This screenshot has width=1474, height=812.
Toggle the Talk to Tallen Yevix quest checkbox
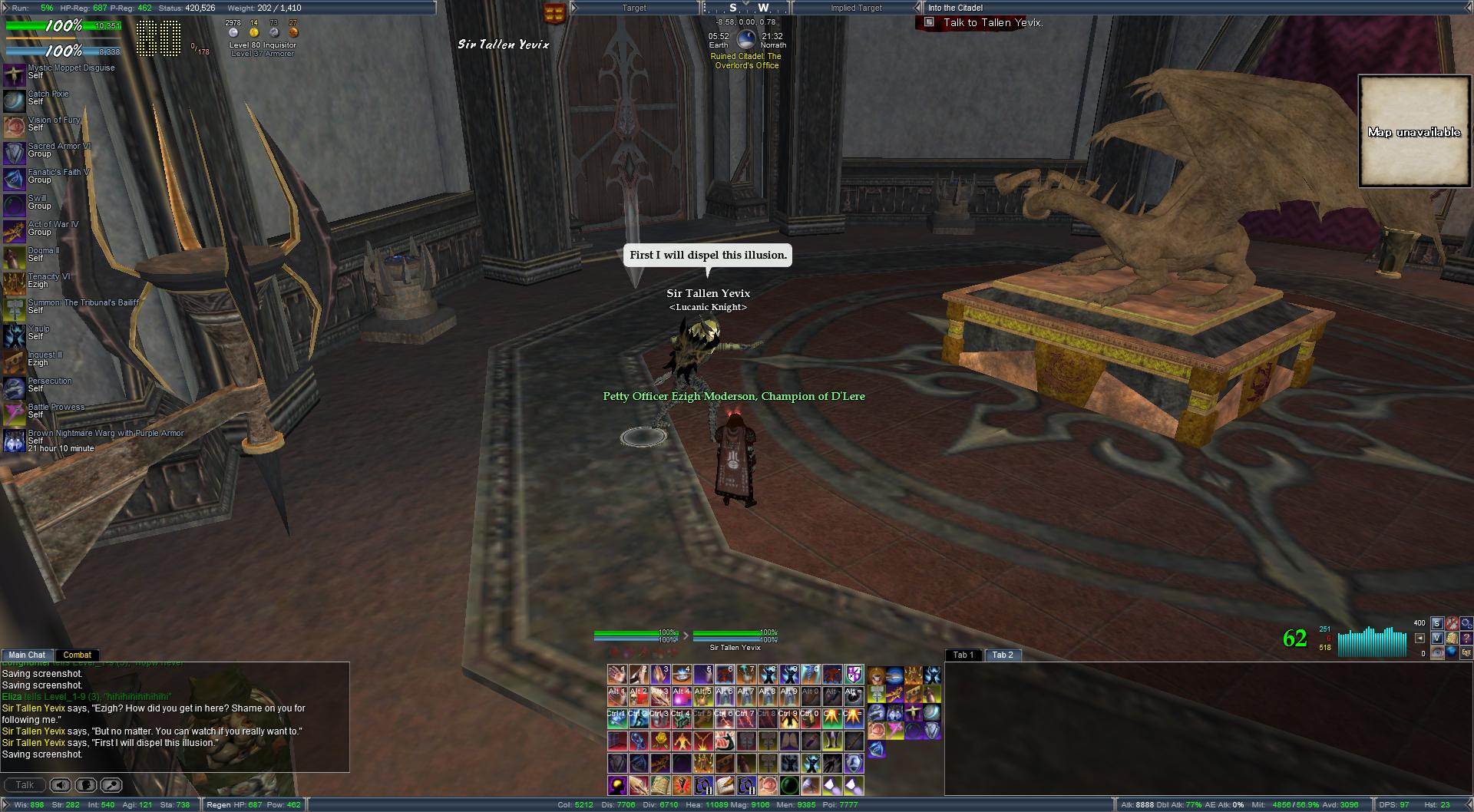(x=929, y=22)
